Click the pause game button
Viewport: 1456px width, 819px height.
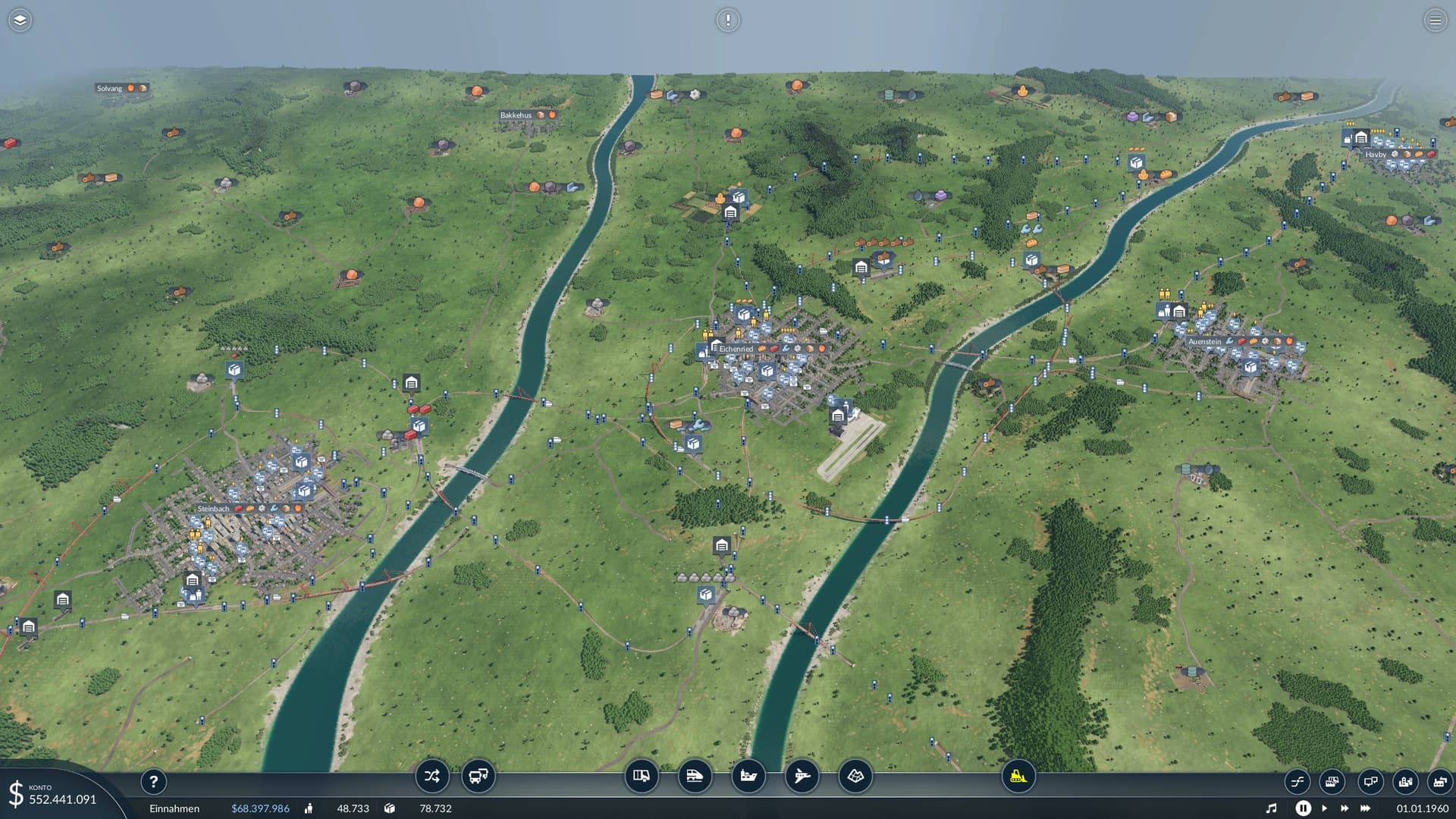pos(1303,808)
